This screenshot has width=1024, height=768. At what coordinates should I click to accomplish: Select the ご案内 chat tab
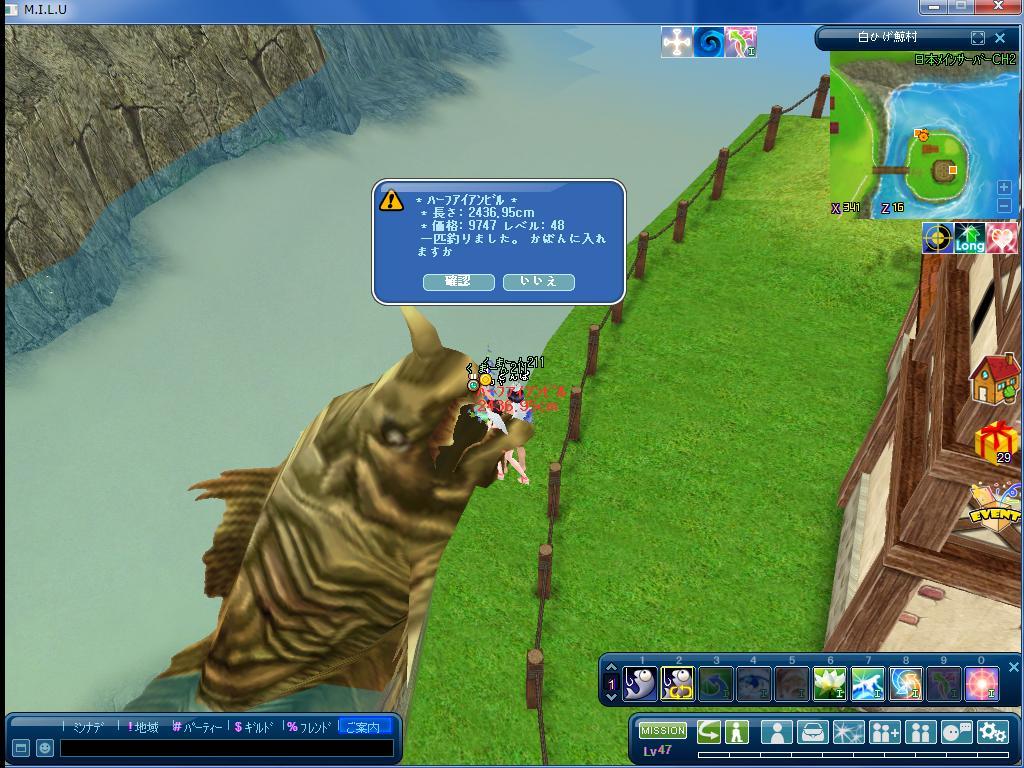(363, 727)
